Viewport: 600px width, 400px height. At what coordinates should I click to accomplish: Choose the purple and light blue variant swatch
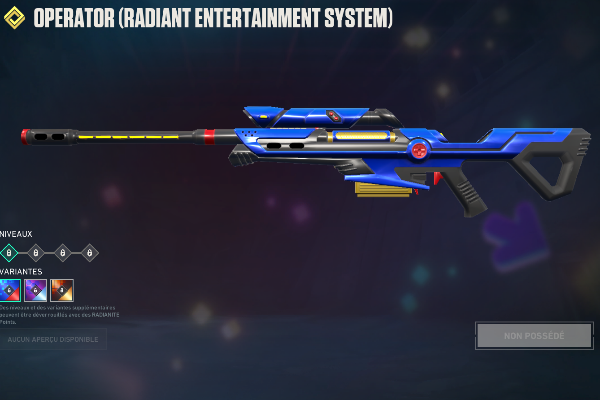point(36,290)
